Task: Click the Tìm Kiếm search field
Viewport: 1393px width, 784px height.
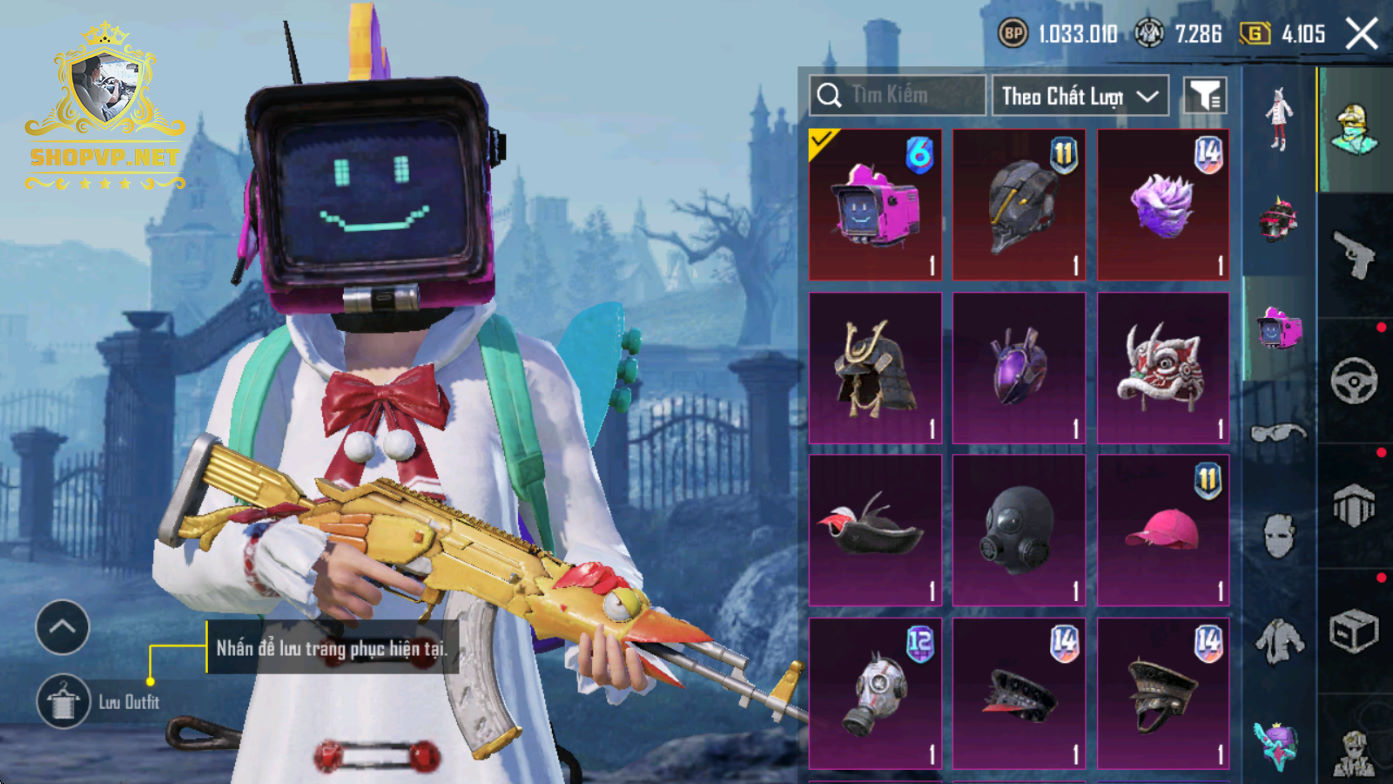Action: point(896,96)
